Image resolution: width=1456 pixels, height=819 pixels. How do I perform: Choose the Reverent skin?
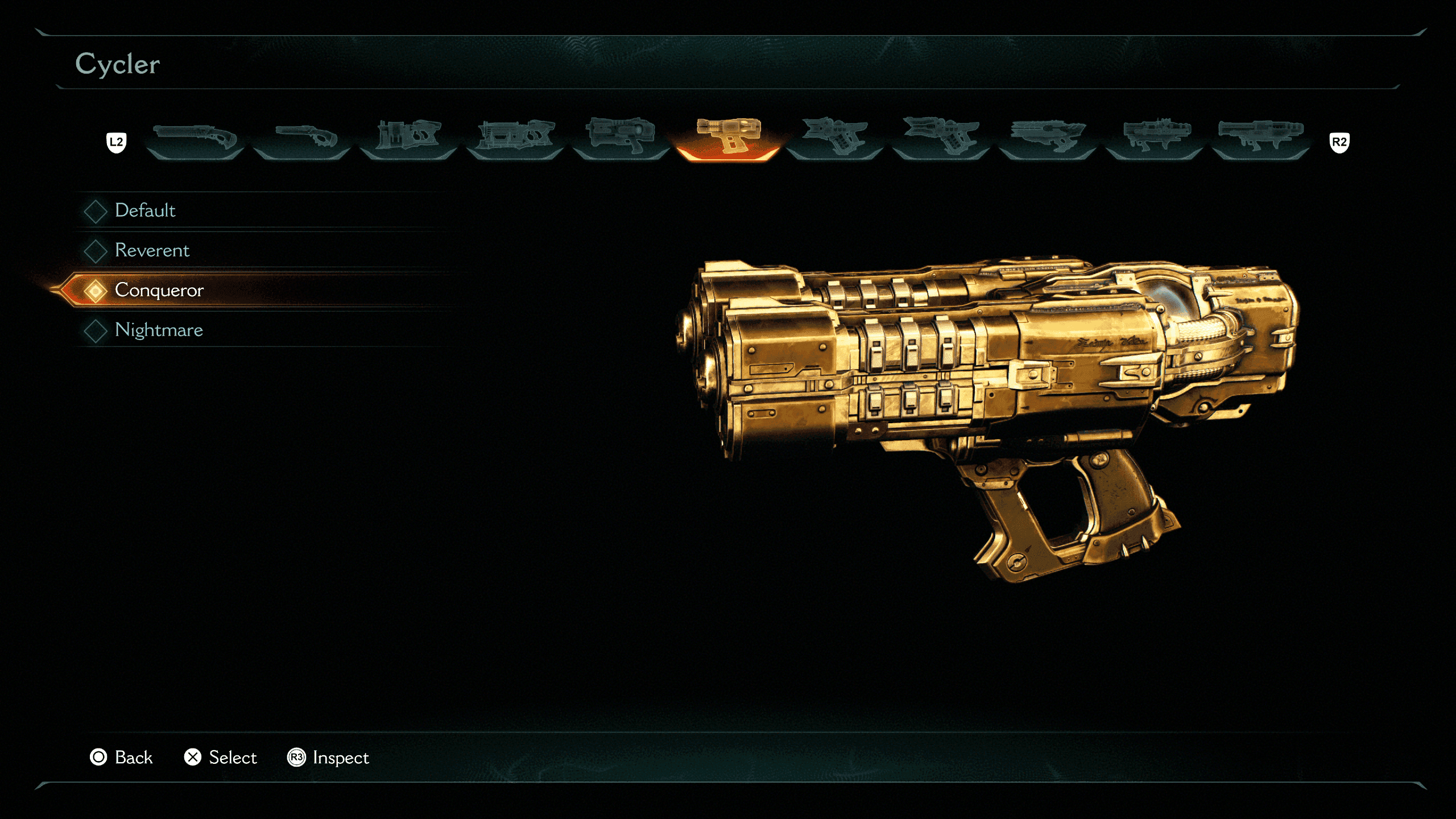pos(152,250)
